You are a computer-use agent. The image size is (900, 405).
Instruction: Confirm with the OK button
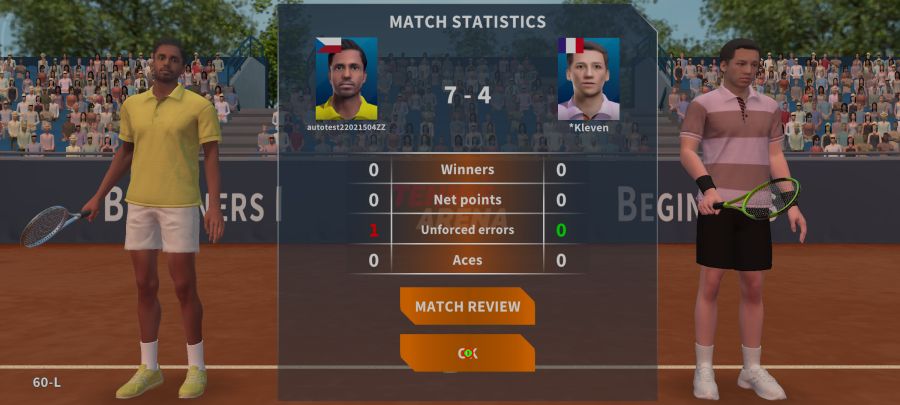point(467,353)
